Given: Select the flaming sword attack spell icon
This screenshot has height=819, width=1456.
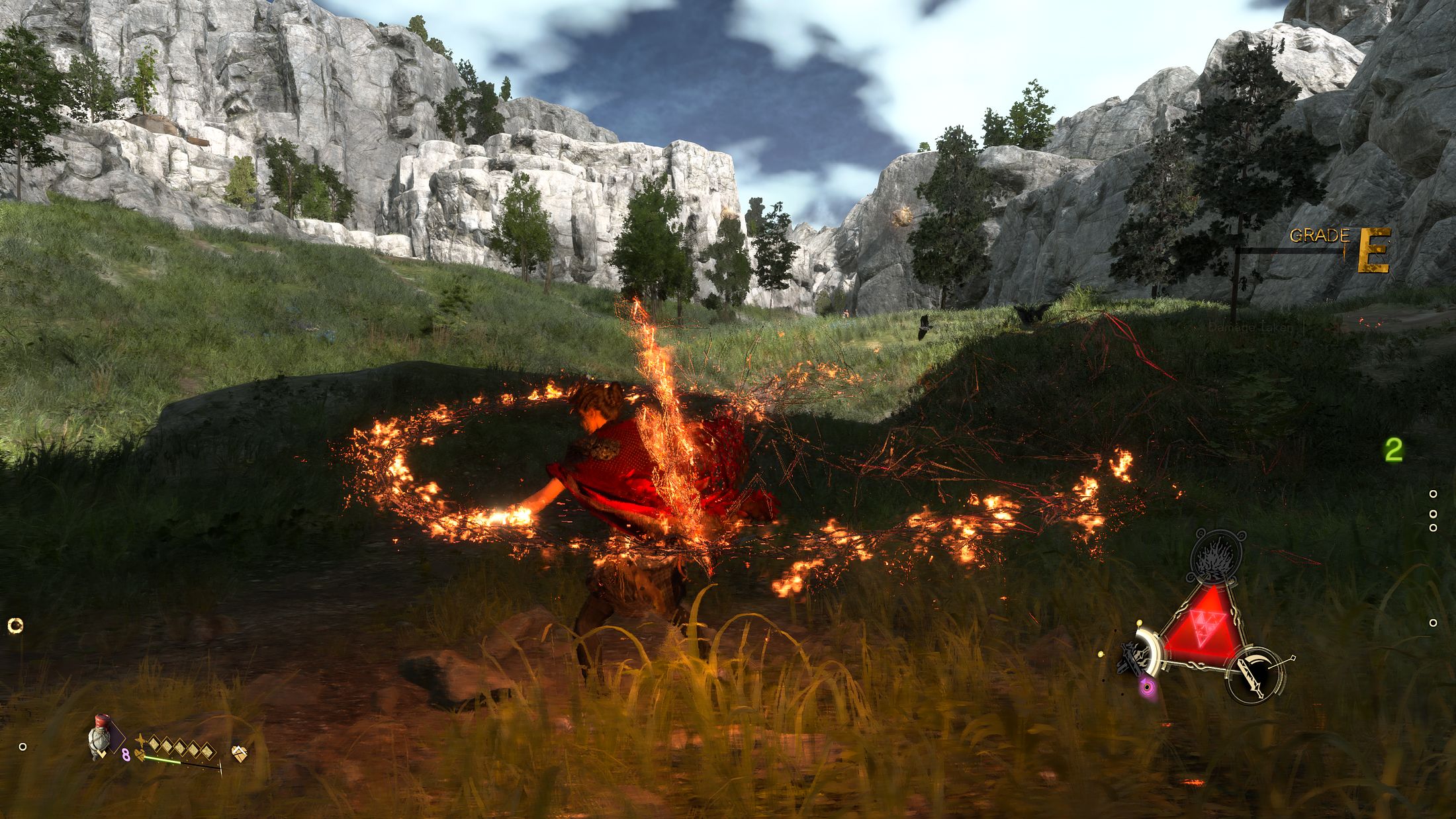Looking at the screenshot, I should [1255, 675].
